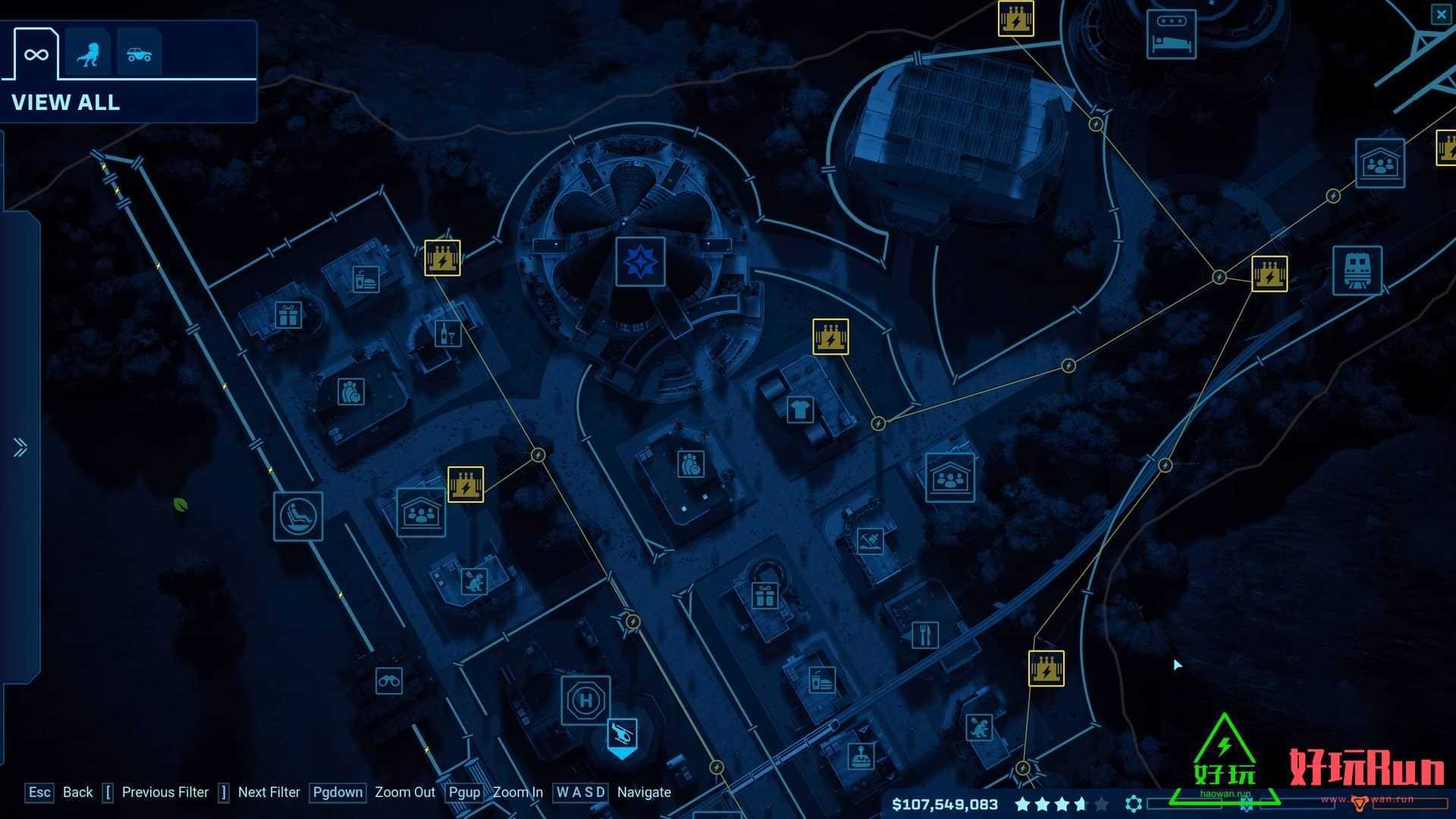1456x819 pixels.
Task: Select the fork and knife restaurant marker
Action: point(924,635)
